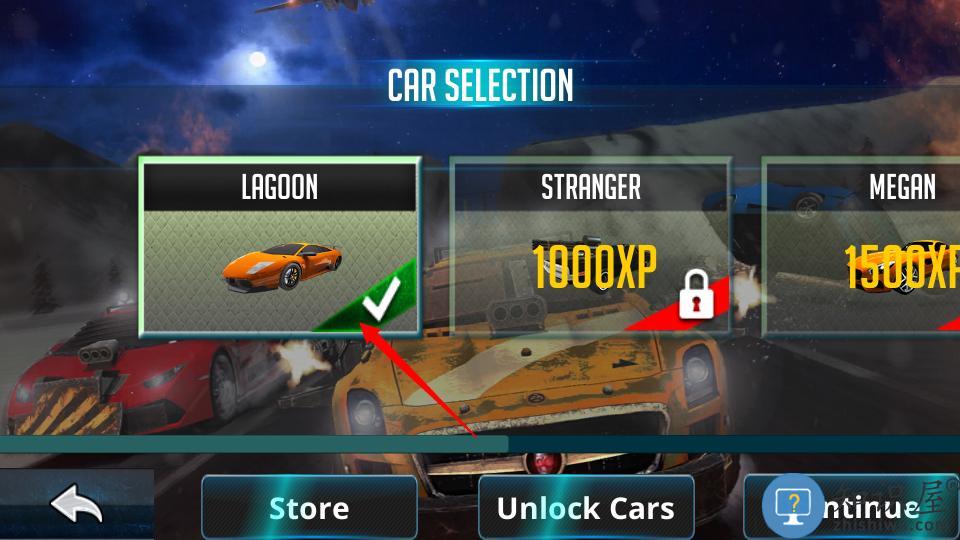Click the blue question-mark monitor overlay icon
Screen dimensions: 960x540
793,506
